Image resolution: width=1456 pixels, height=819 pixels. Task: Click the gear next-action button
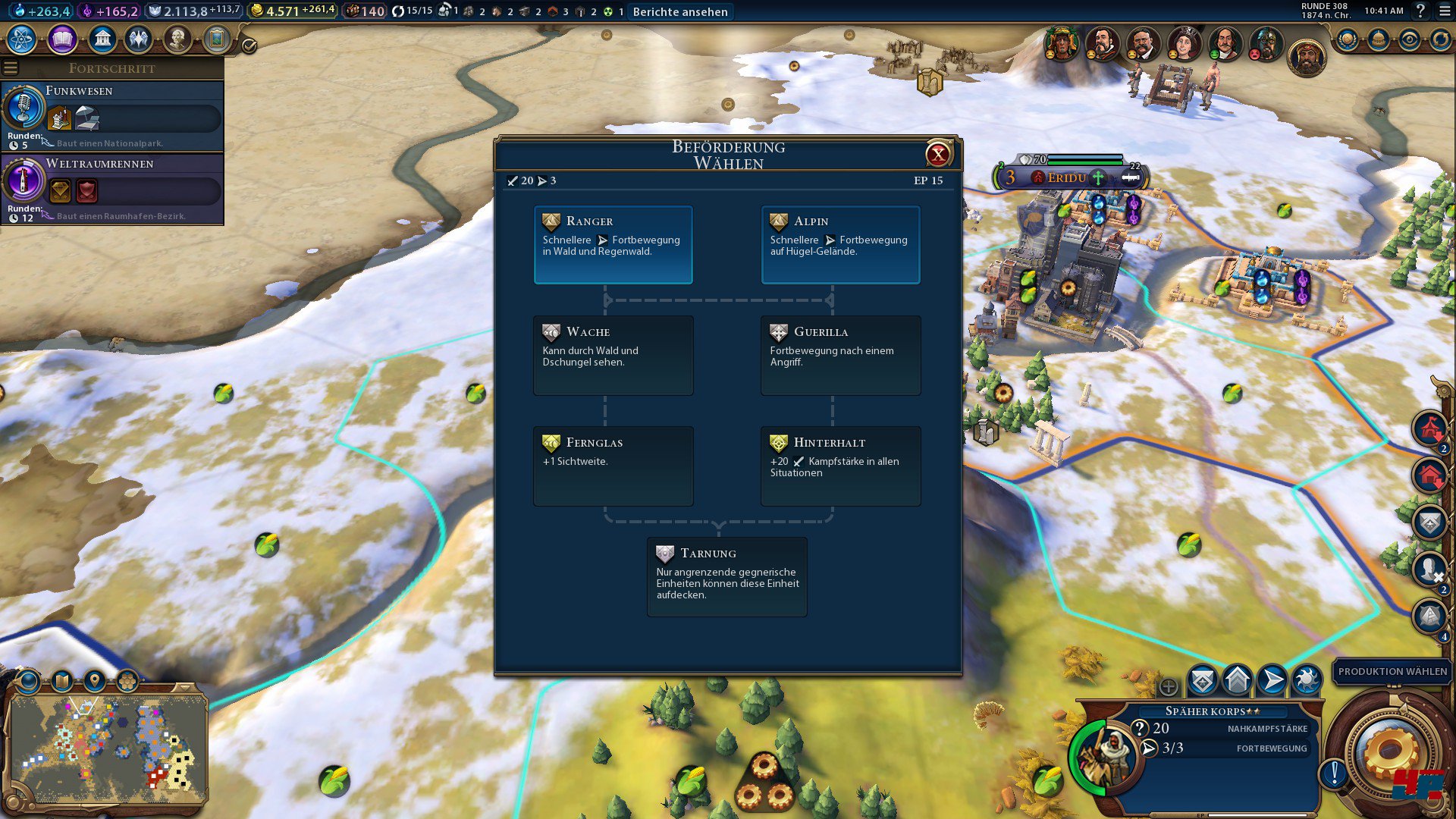(1389, 752)
